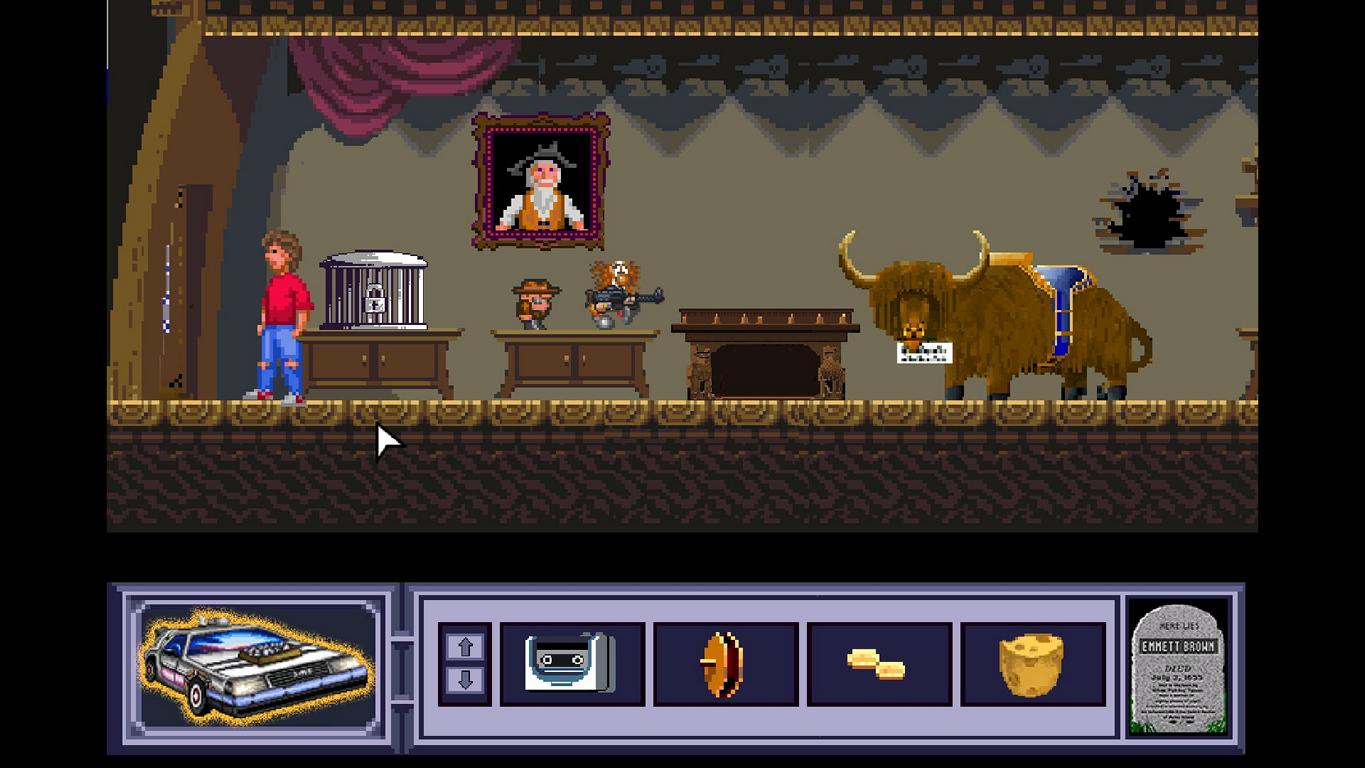Select the cheese wedge from inventory

(x=1031, y=664)
